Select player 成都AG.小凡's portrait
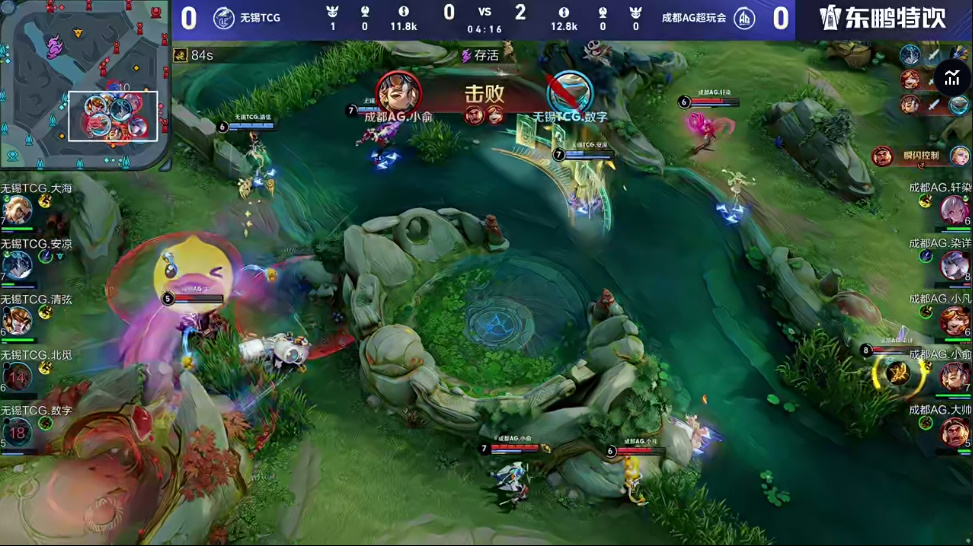973x546 pixels. click(955, 321)
